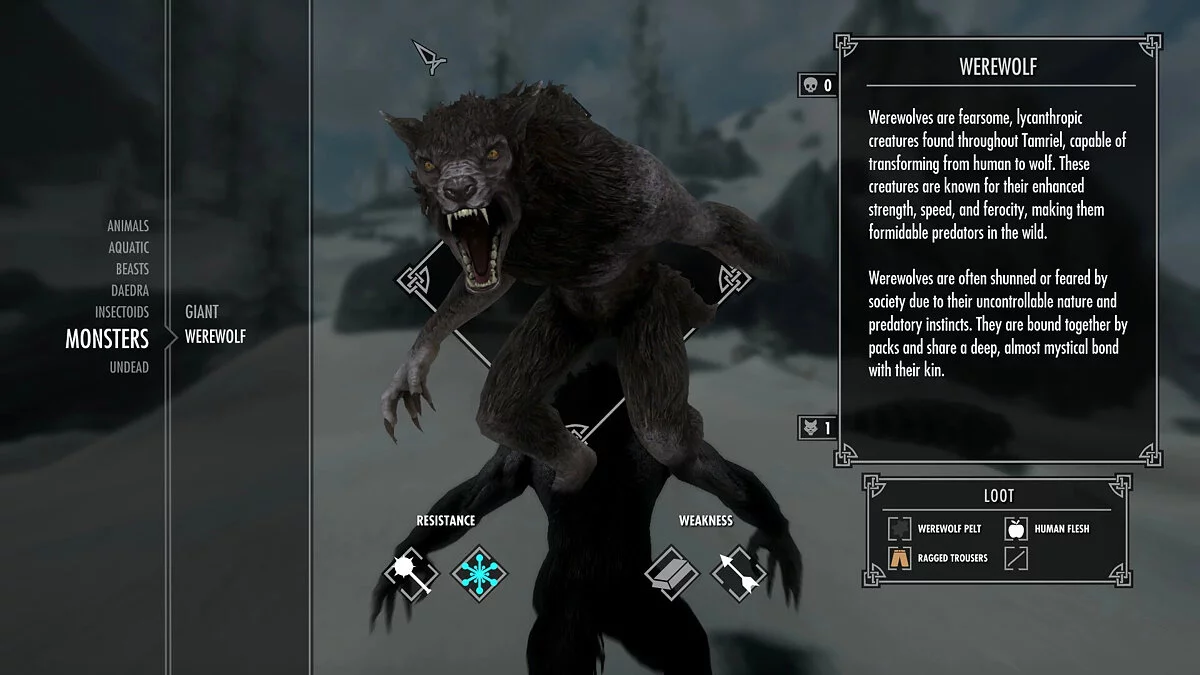Select the silver ingot weakness icon
Image resolution: width=1200 pixels, height=675 pixels.
(671, 574)
